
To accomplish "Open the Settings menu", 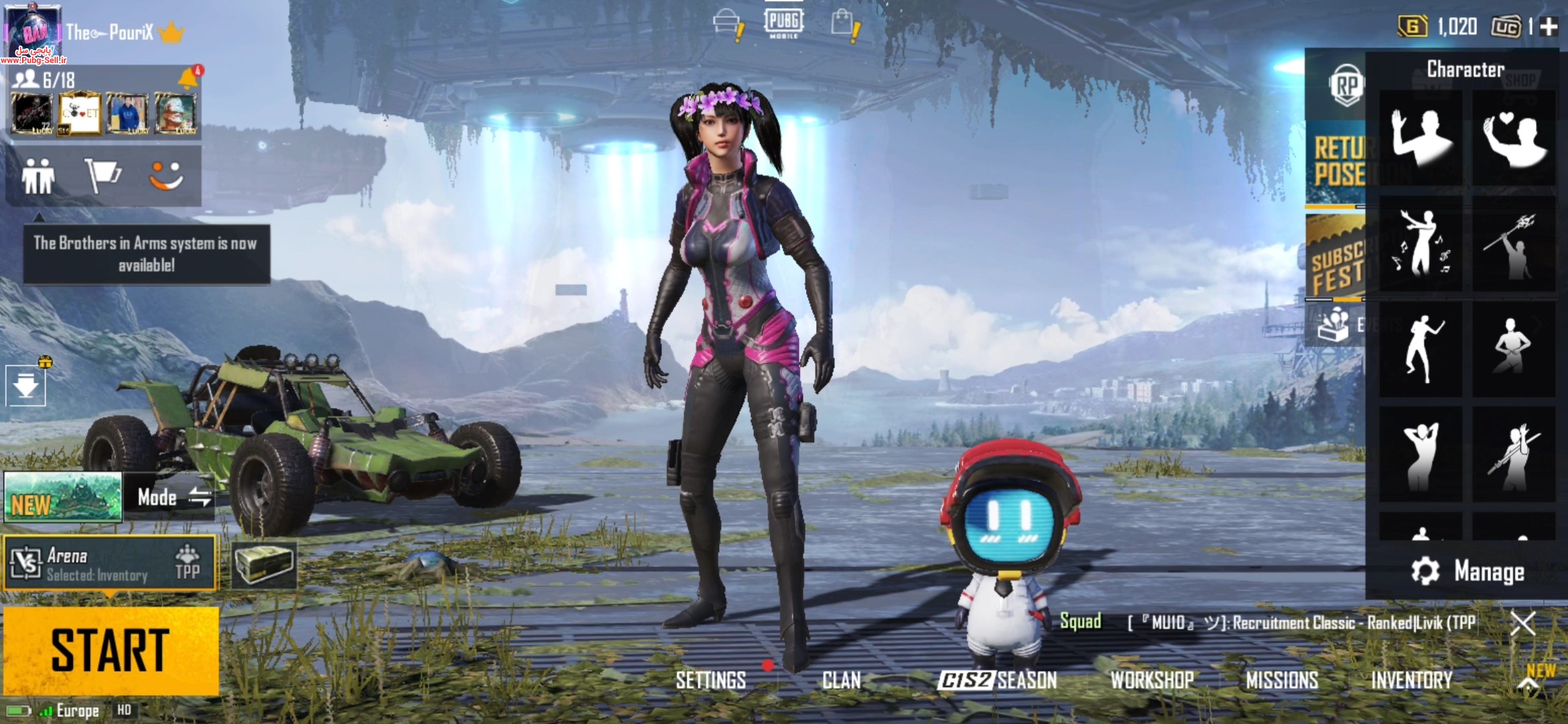I will pos(710,680).
